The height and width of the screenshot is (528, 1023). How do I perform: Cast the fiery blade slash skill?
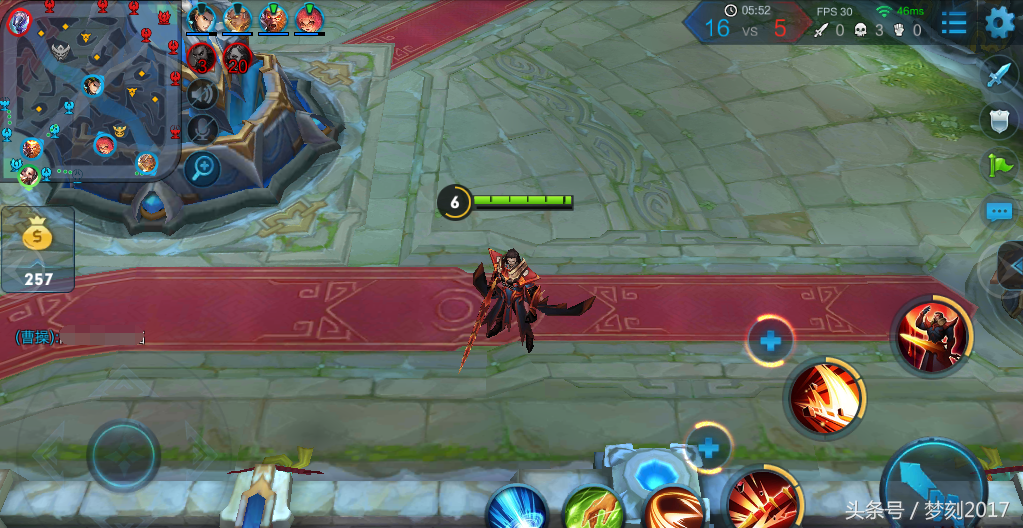pyautogui.click(x=823, y=397)
